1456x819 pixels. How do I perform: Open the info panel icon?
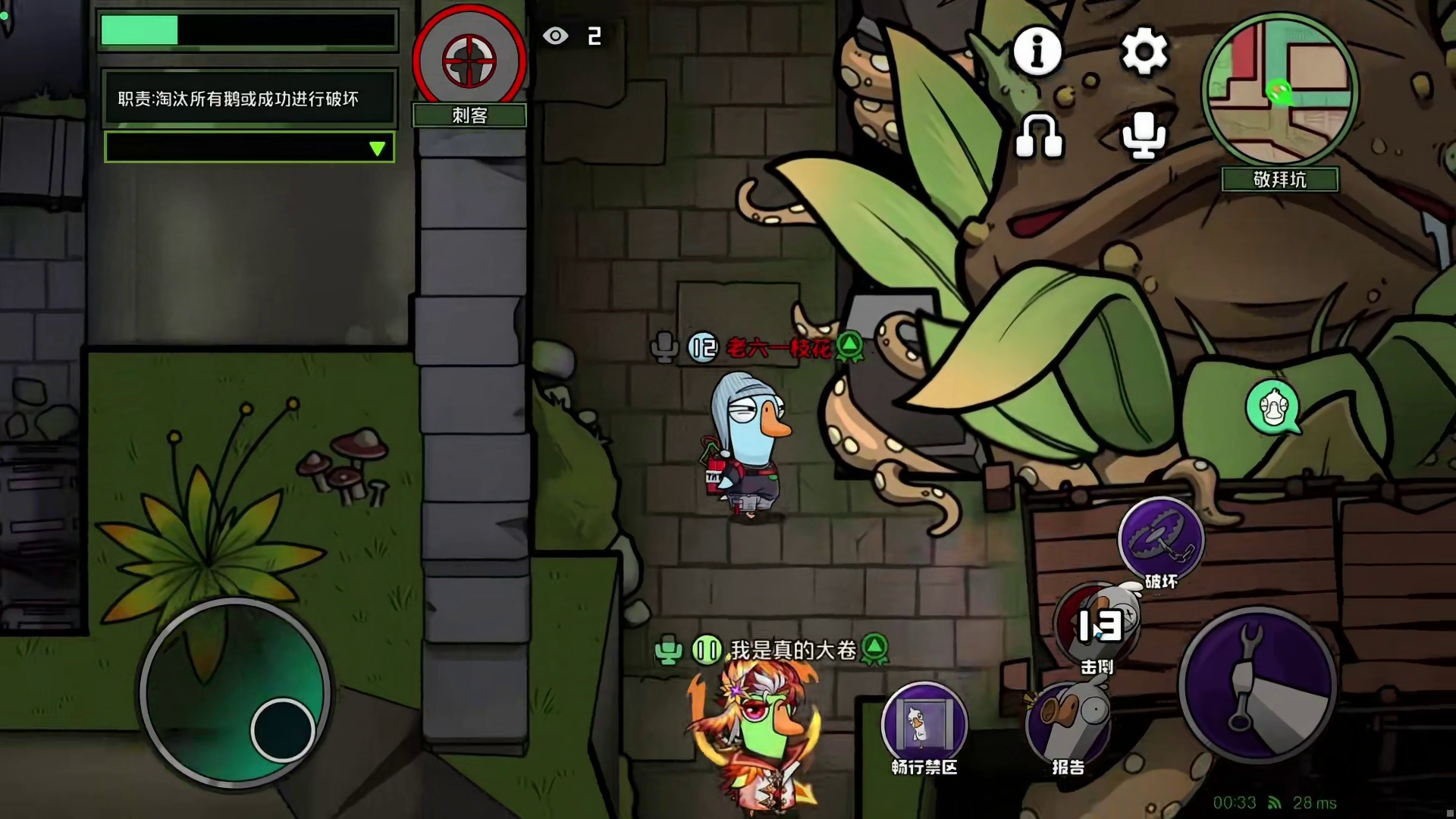pos(1037,52)
